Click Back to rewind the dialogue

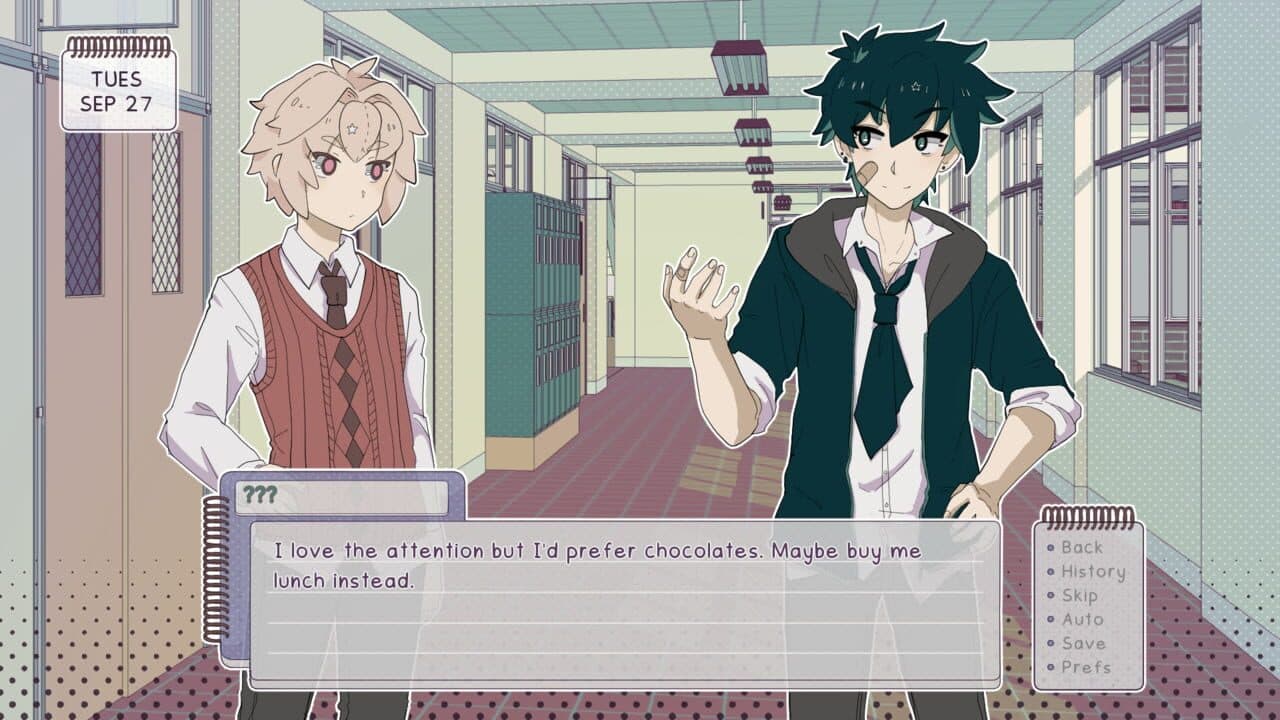(x=1084, y=548)
